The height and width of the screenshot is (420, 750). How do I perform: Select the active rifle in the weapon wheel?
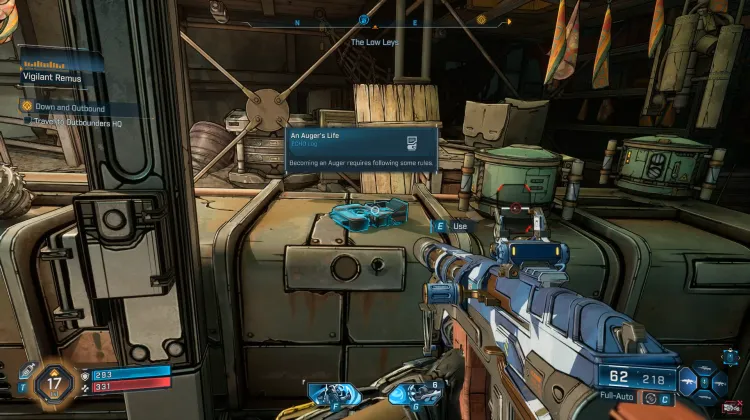689,381
